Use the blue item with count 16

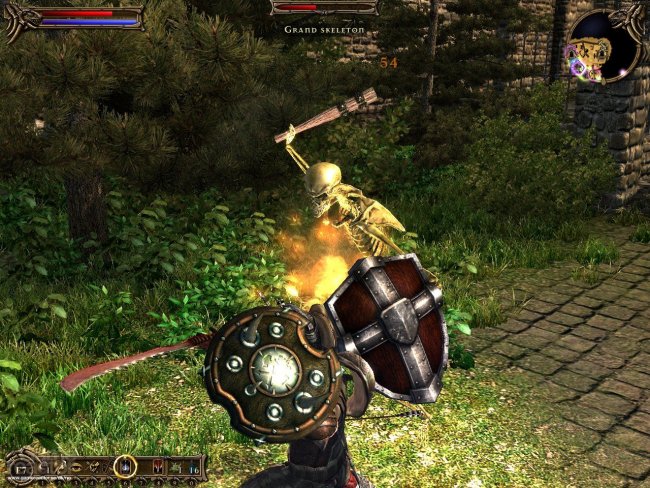click(192, 467)
